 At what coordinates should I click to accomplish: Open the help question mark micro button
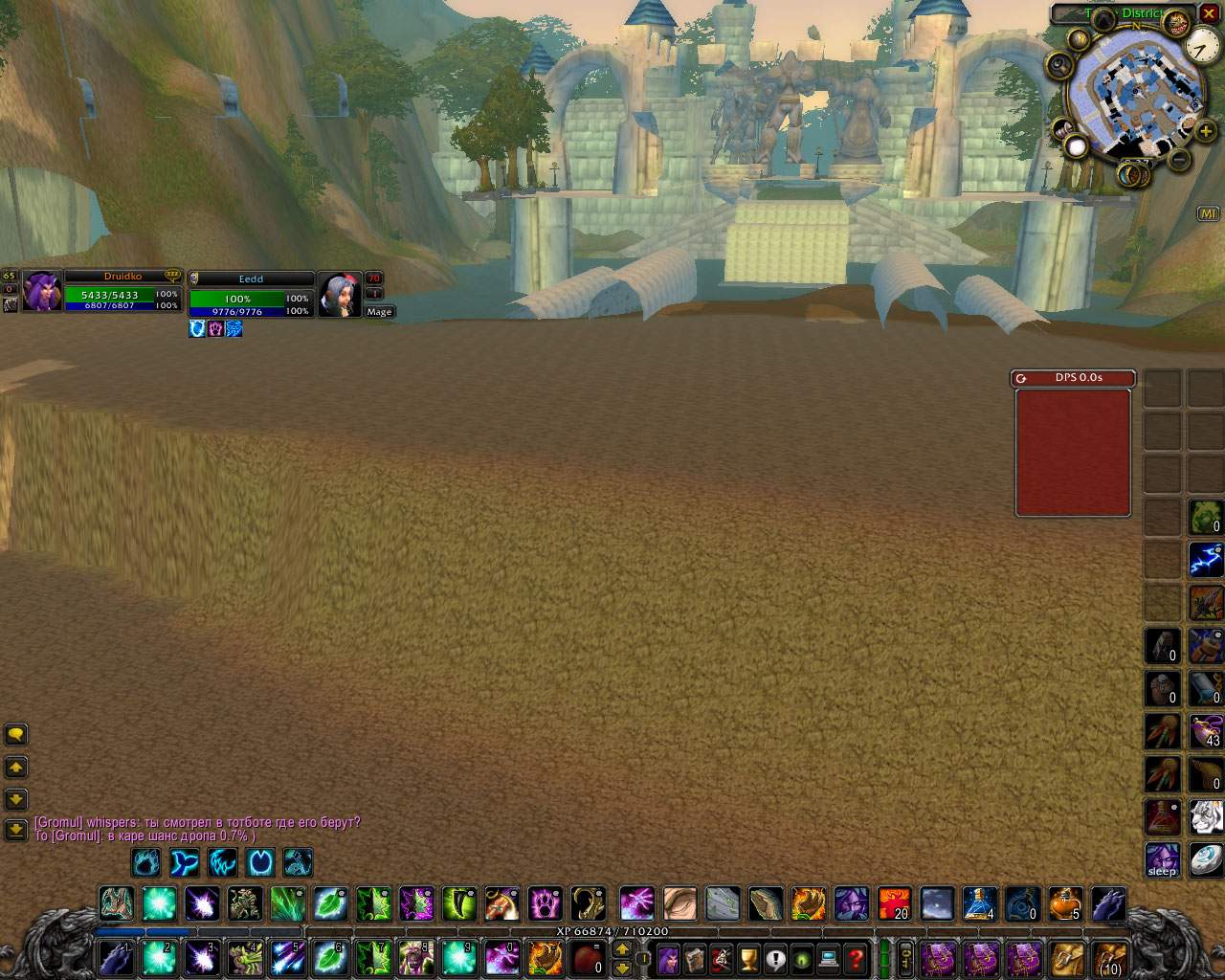tap(856, 957)
